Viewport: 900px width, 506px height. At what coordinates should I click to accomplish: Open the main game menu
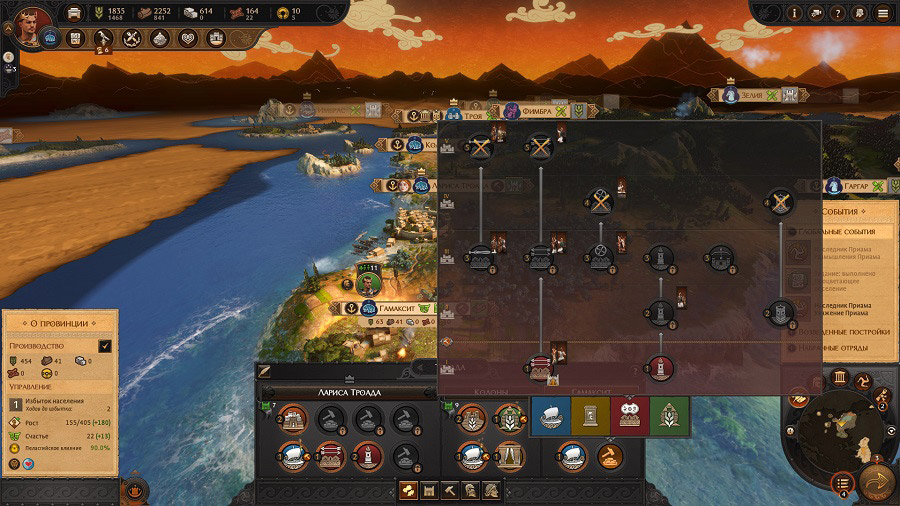click(x=881, y=13)
